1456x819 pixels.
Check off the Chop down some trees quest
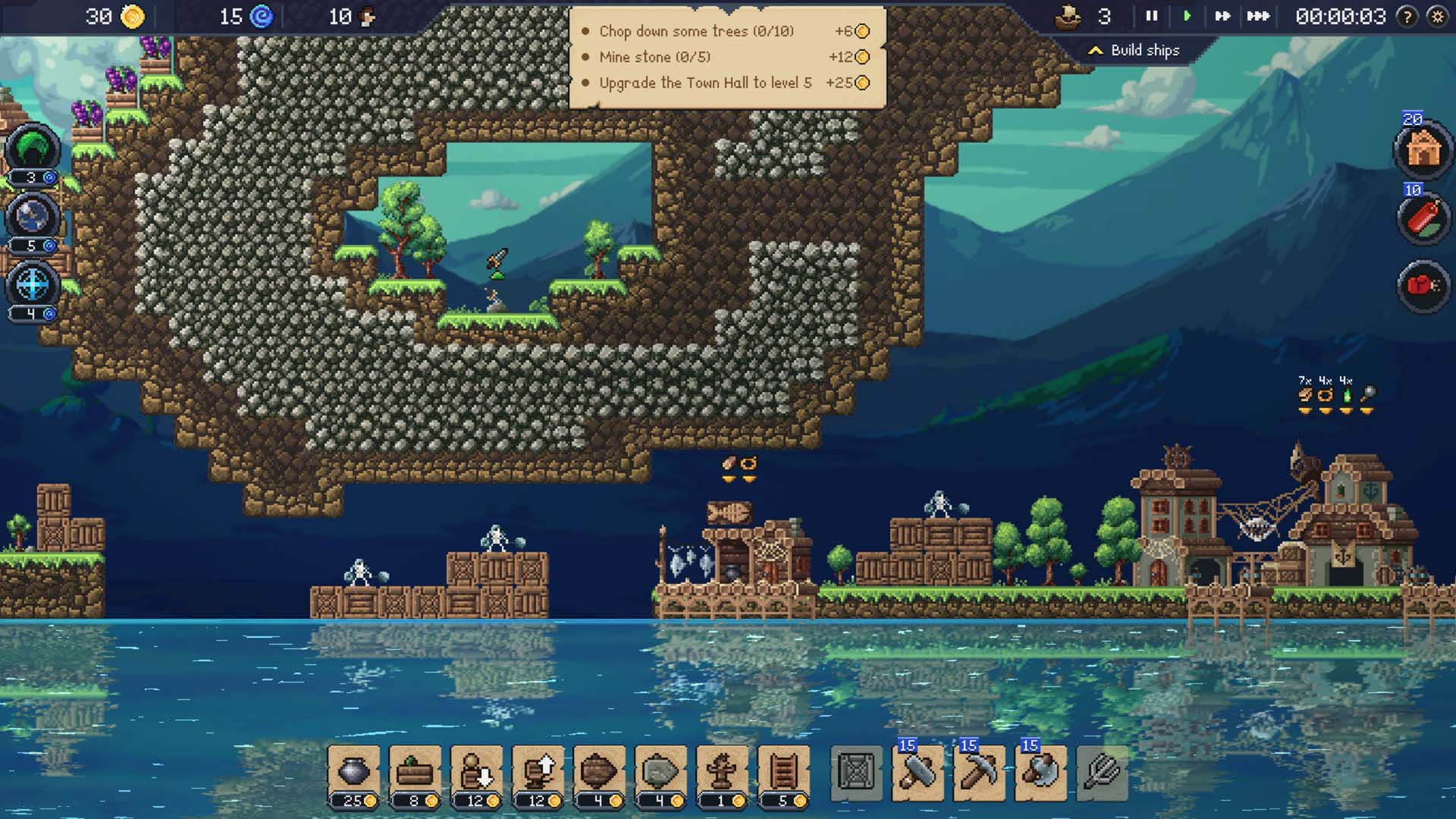coord(584,31)
